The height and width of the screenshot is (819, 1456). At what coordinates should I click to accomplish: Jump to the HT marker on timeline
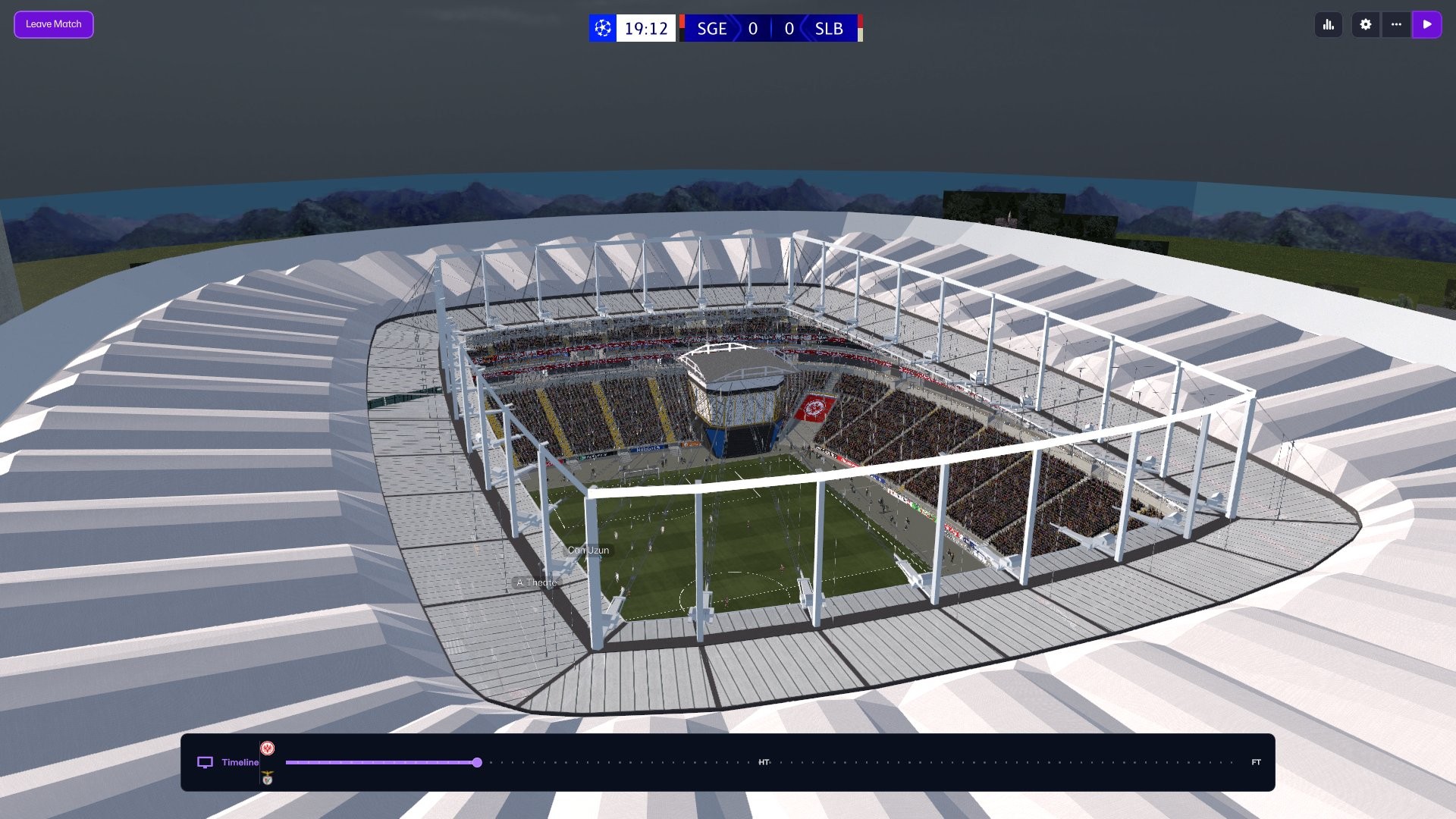[764, 762]
